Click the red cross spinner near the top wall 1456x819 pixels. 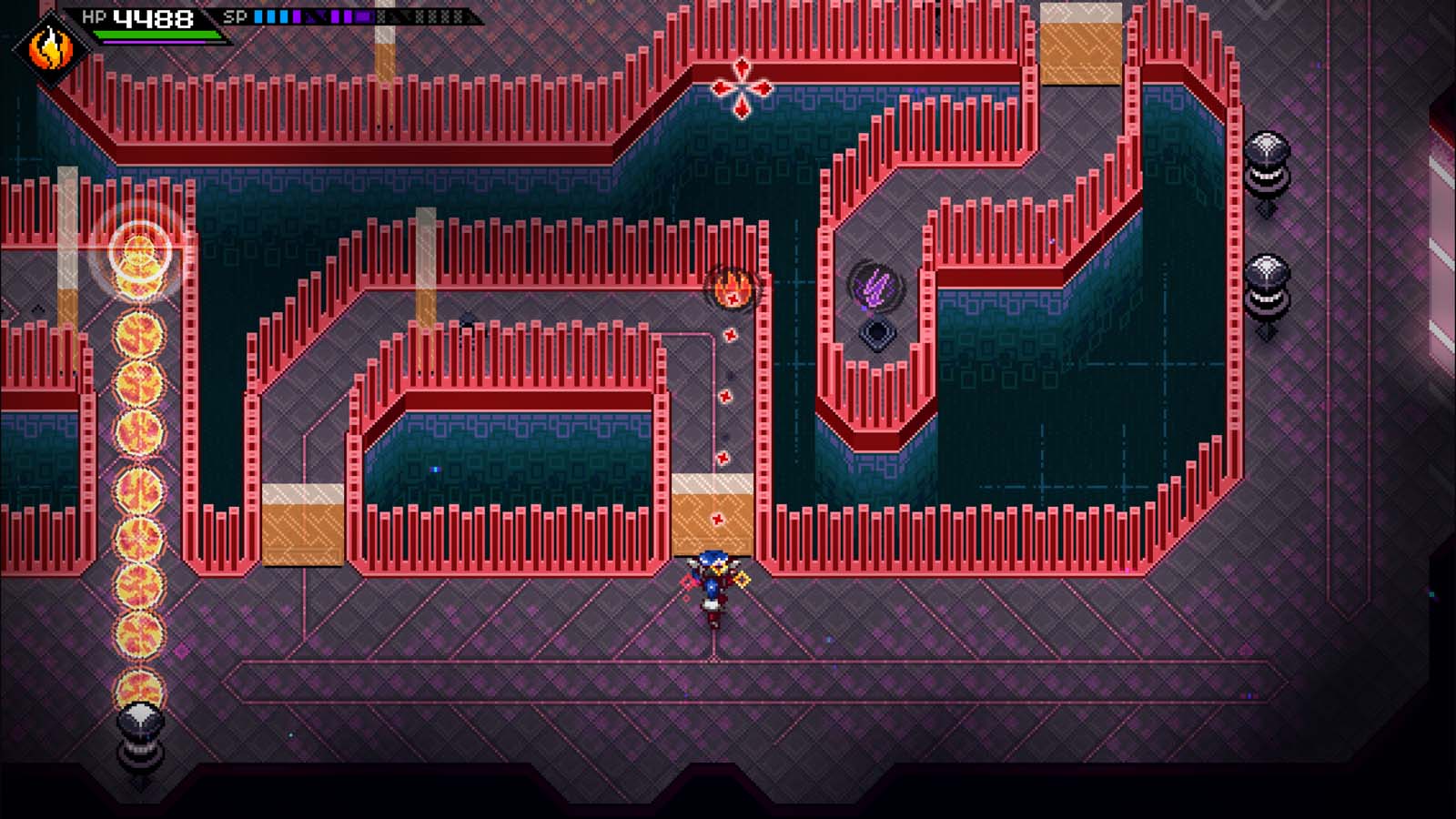coord(743,86)
